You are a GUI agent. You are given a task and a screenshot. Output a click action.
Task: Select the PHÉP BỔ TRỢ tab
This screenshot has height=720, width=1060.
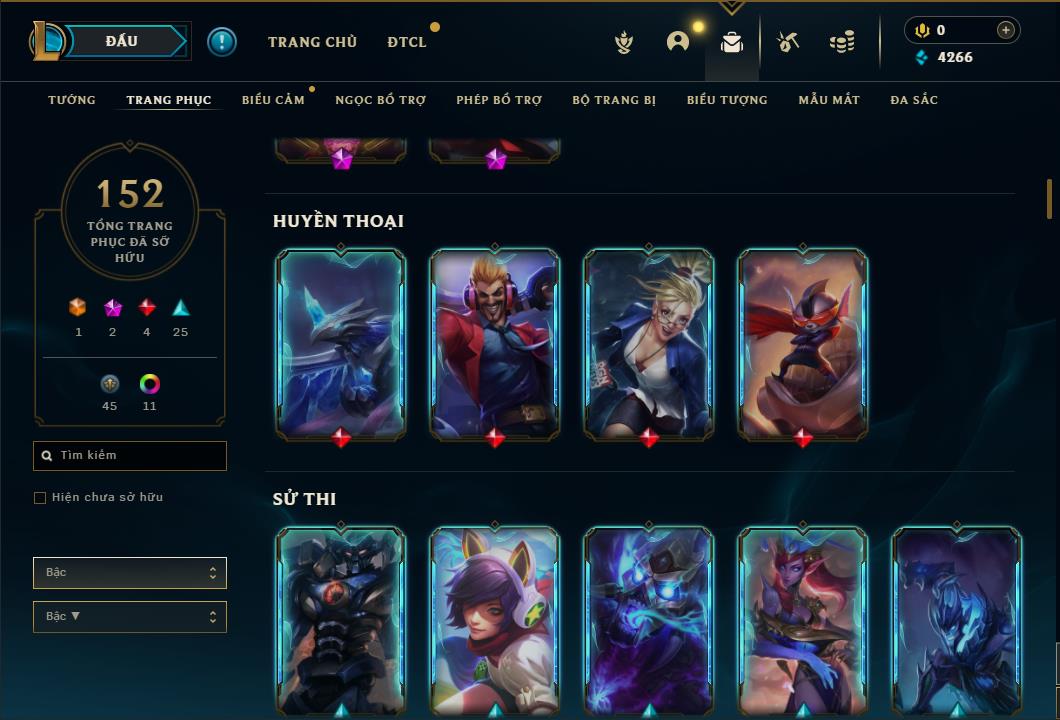499,100
